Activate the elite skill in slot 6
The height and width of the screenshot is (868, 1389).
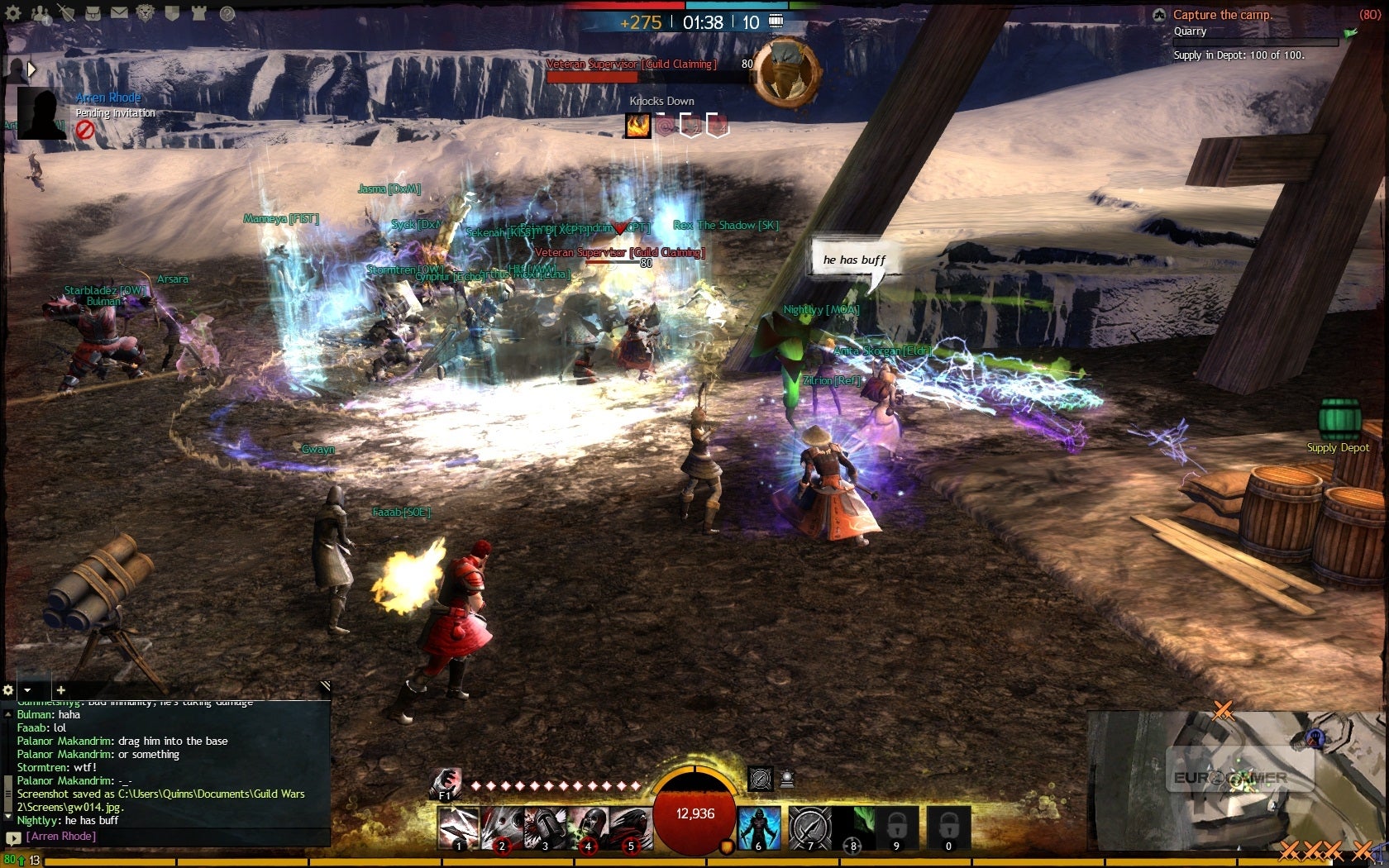tap(758, 827)
